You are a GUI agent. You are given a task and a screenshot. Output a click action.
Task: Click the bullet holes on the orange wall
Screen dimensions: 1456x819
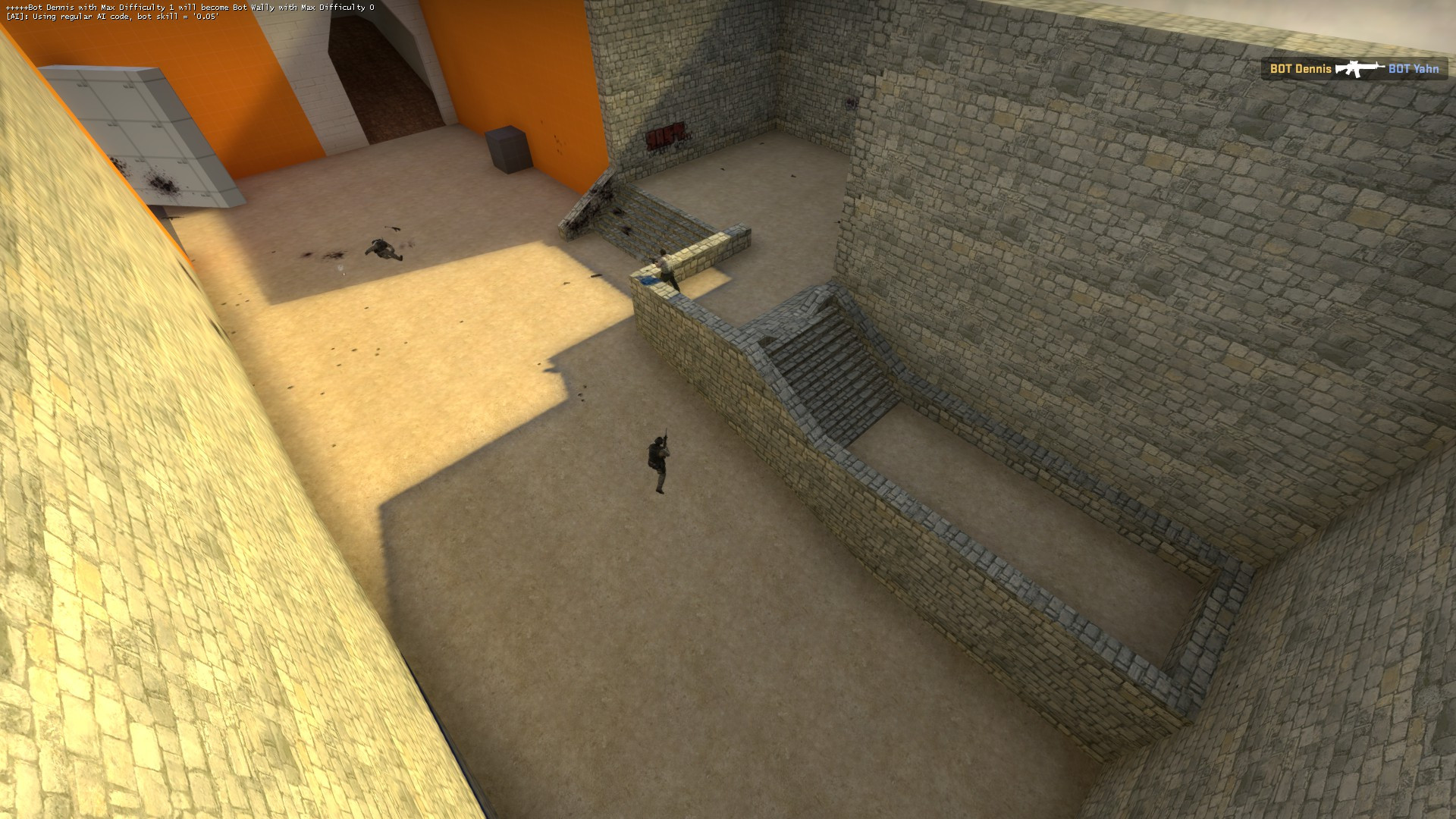[x=557, y=144]
